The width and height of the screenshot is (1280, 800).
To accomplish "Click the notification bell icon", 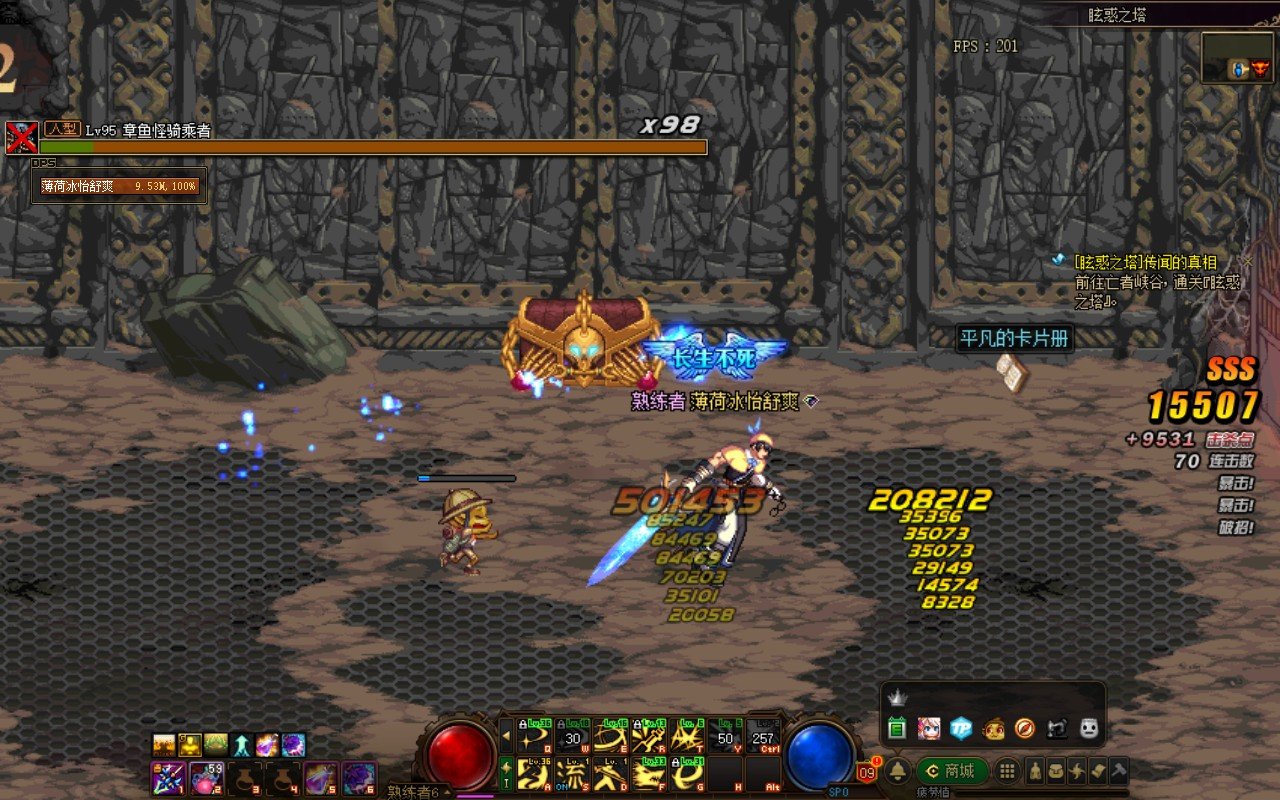I will [898, 771].
